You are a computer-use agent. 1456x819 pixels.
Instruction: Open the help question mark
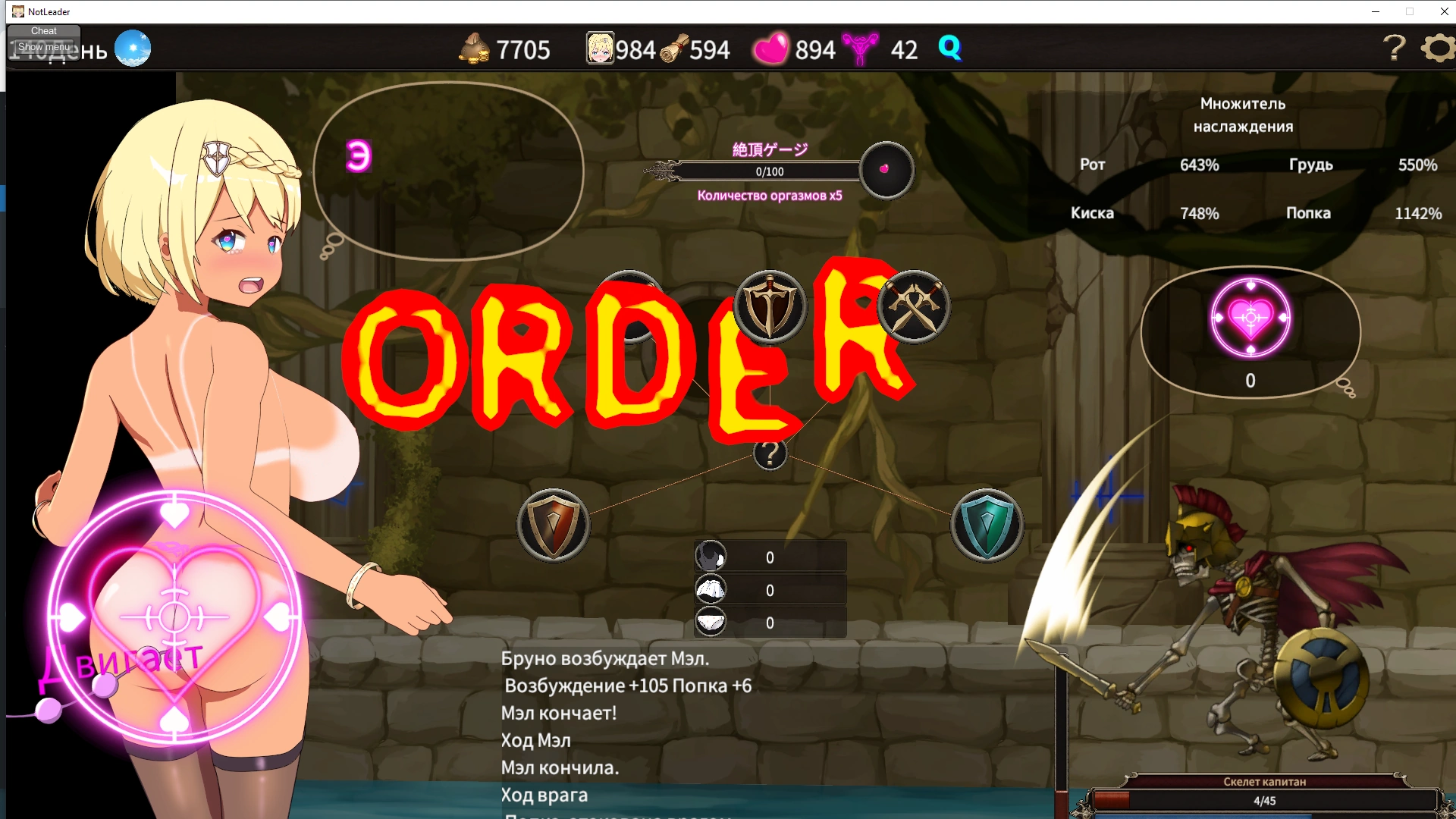click(1394, 49)
